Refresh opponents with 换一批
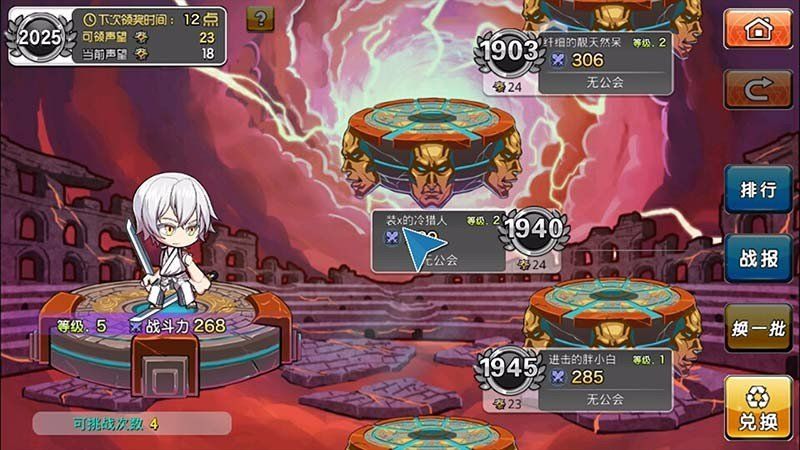 coord(758,328)
